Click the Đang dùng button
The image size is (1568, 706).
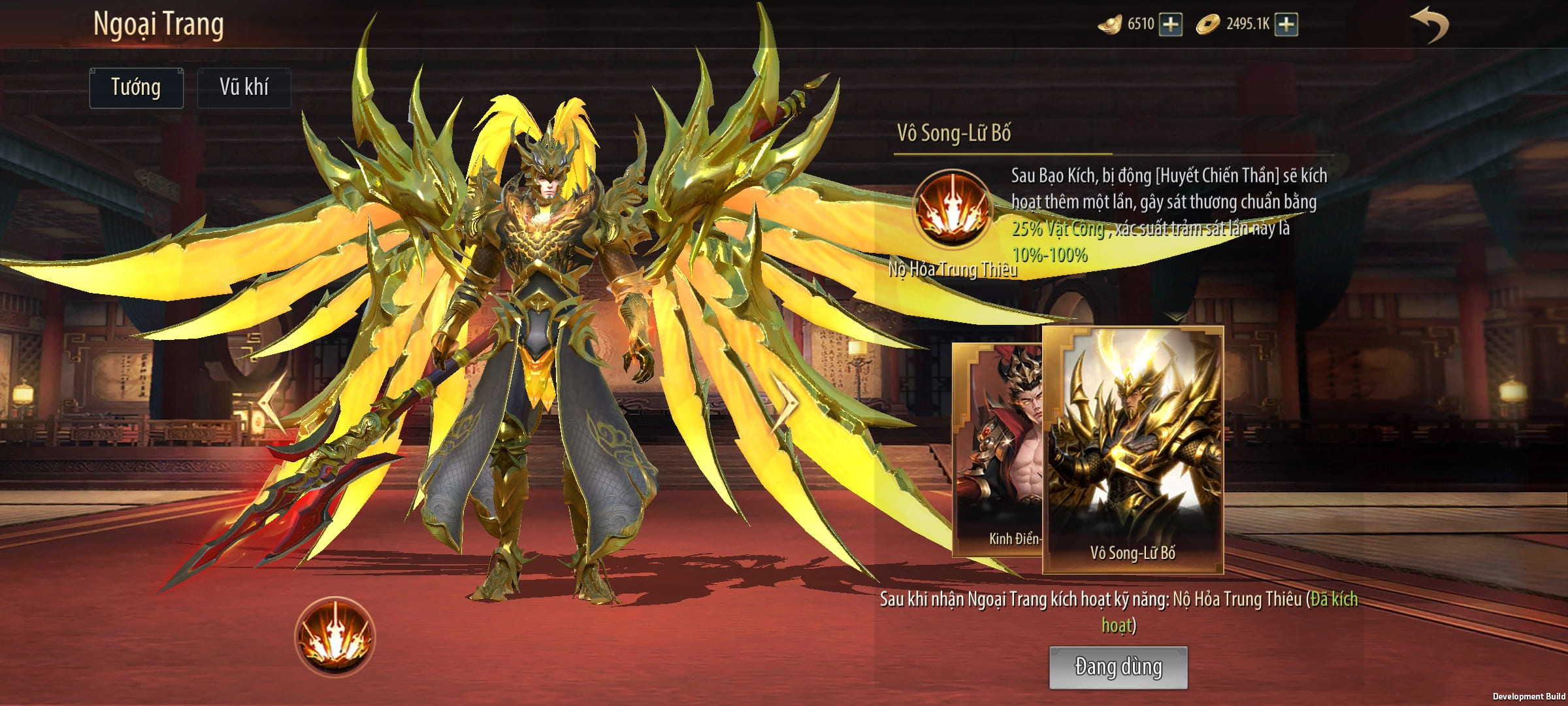coord(1118,667)
